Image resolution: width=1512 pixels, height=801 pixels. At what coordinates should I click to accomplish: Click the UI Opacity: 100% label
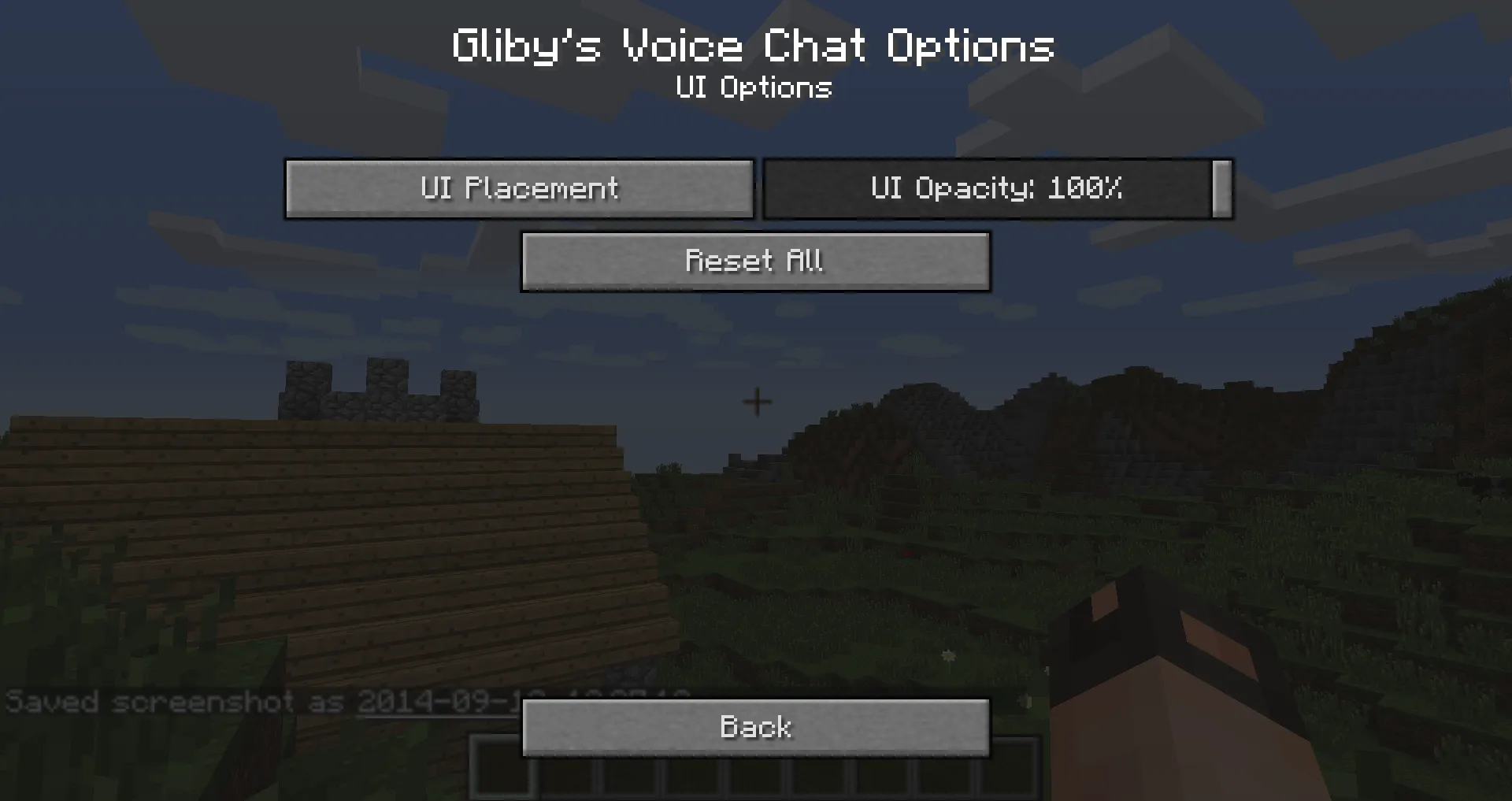995,188
